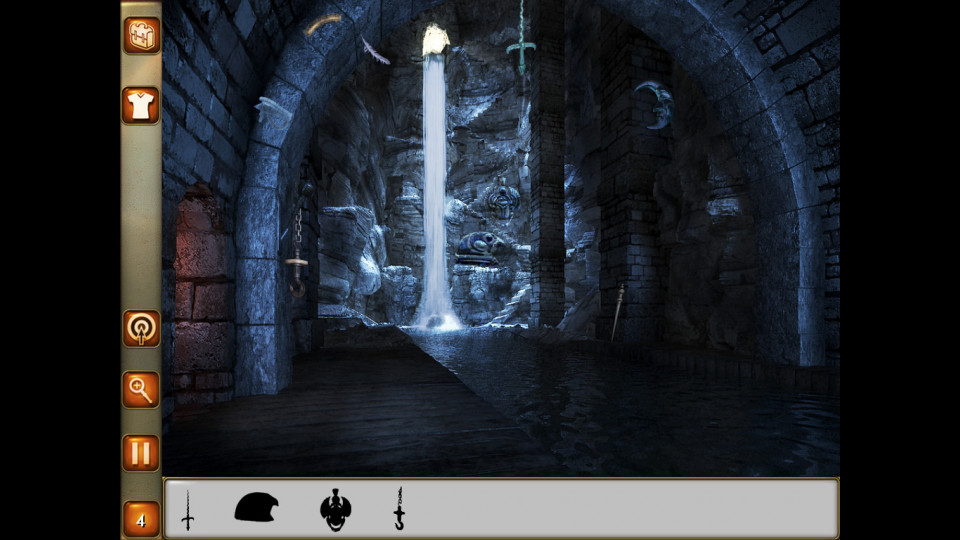Activate the target hint button
Screen dimensions: 960x540
point(141,328)
